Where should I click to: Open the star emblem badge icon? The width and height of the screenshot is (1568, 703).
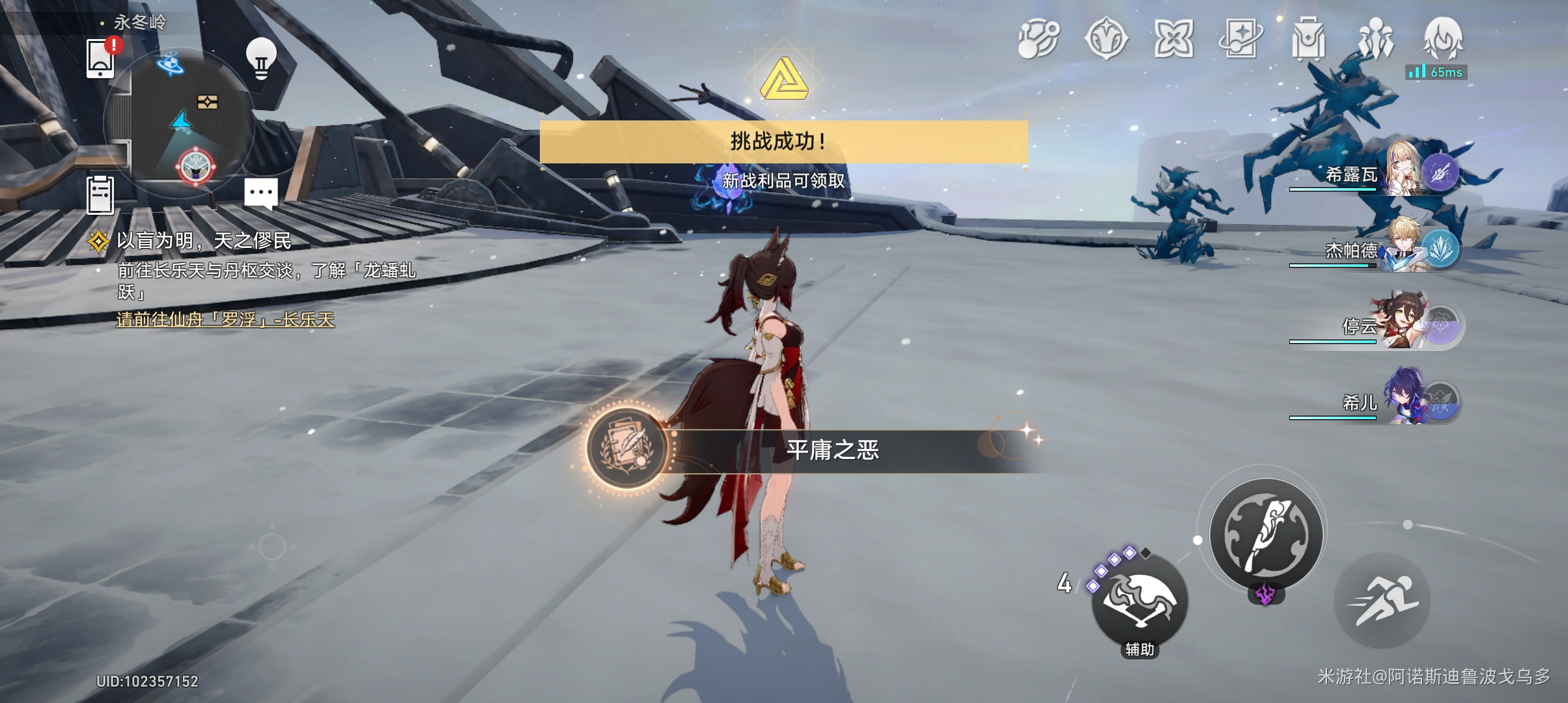[x=1106, y=39]
